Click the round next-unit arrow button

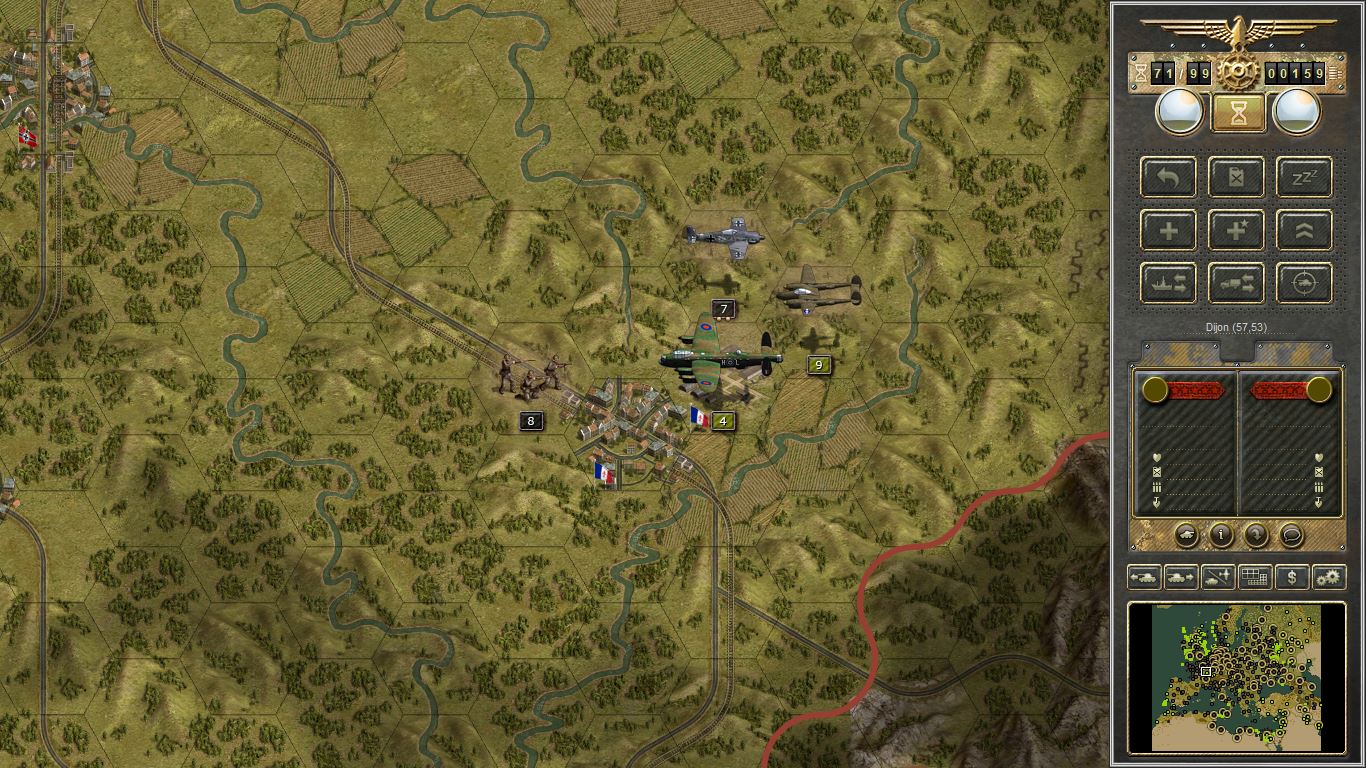coord(1256,536)
